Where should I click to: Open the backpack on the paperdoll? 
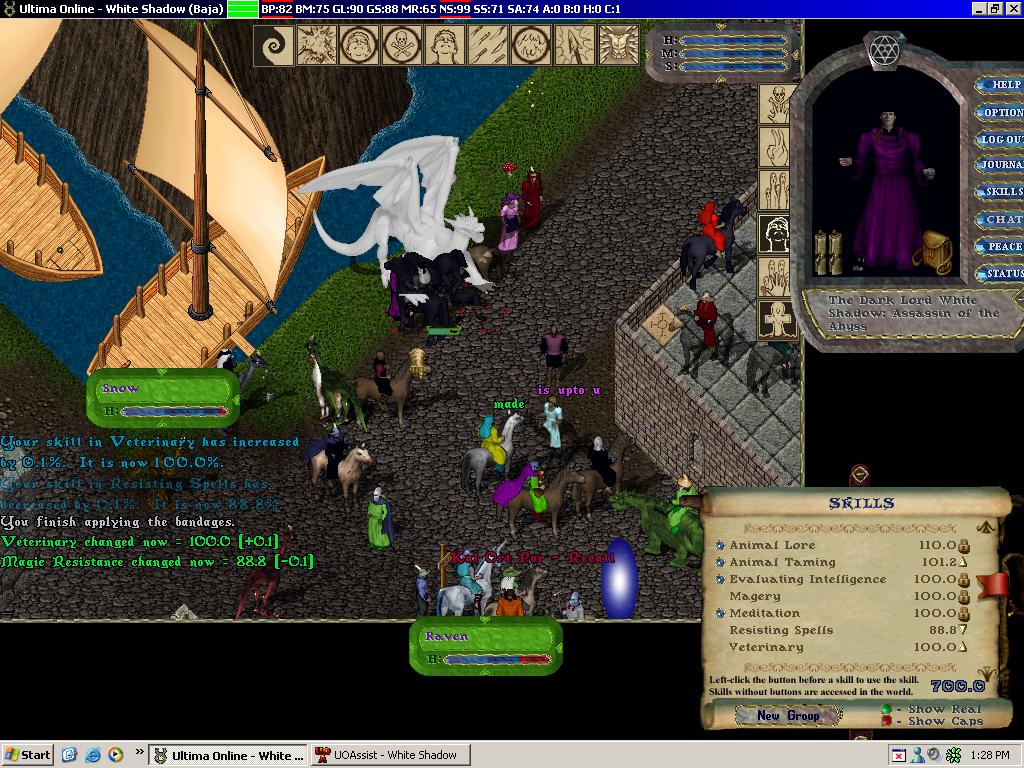pos(936,254)
